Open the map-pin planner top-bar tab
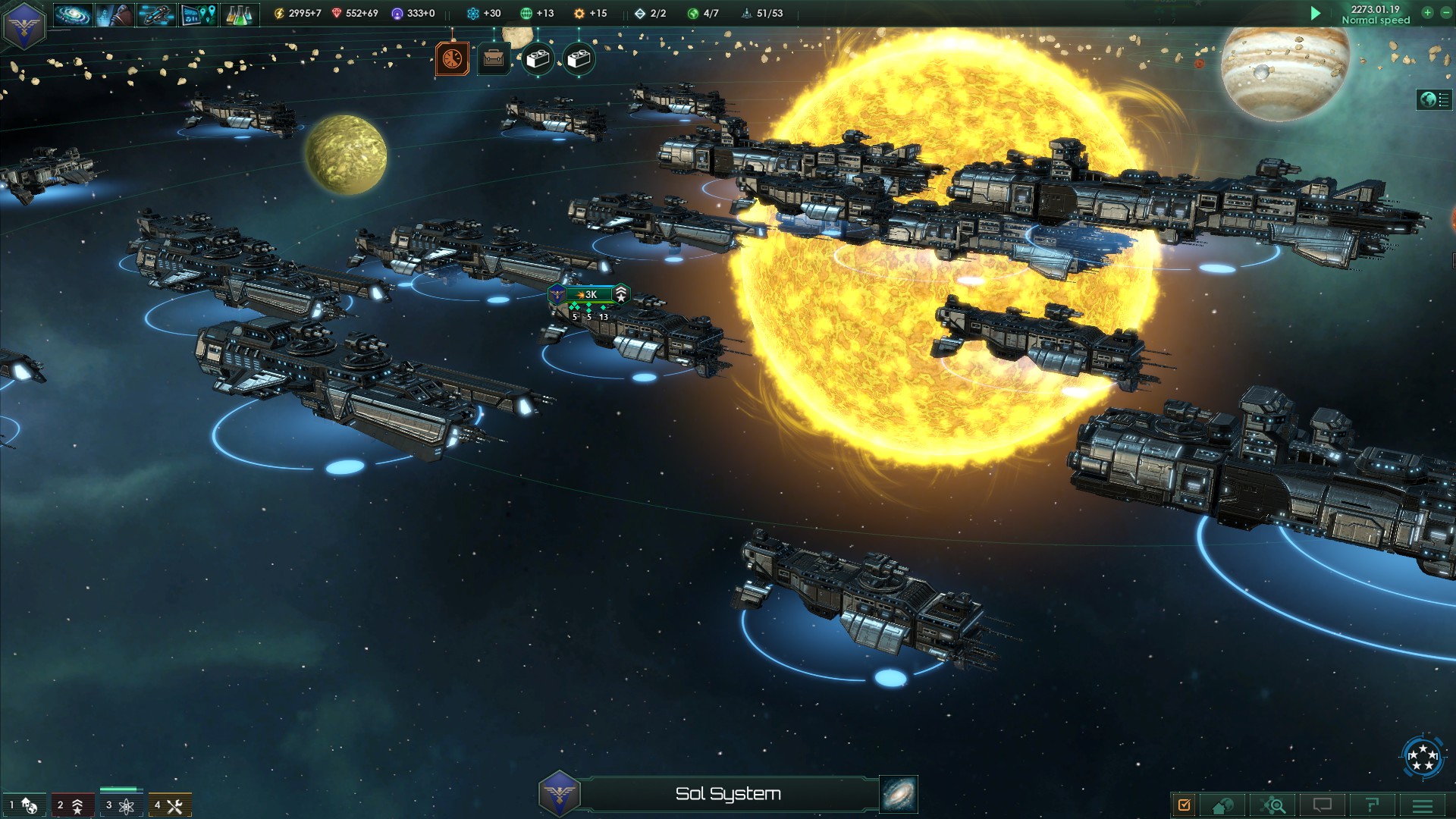Screen dimensions: 1456x819 pyautogui.click(x=199, y=14)
